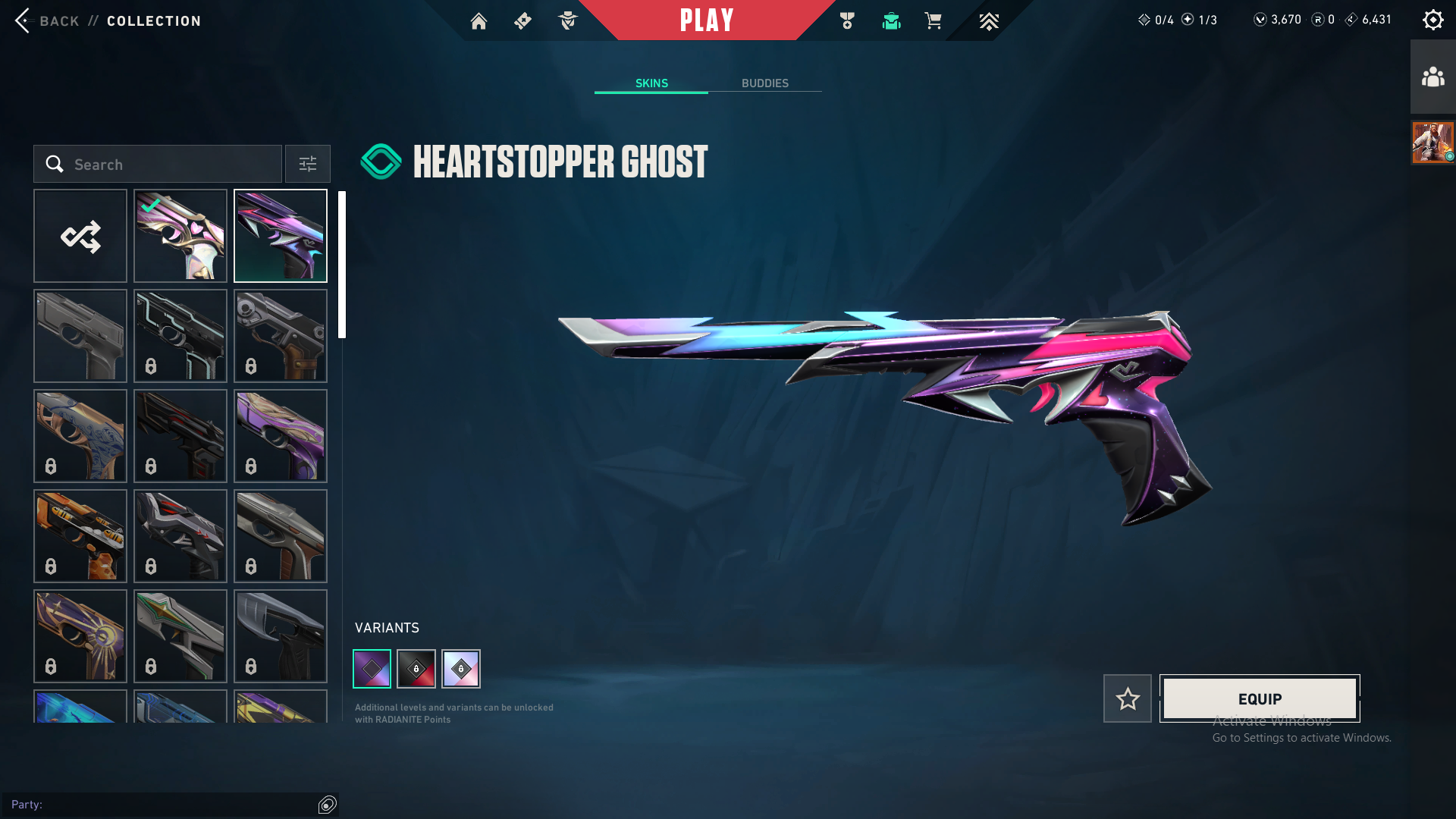The height and width of the screenshot is (819, 1456).
Task: Open the home screen icon
Action: (x=479, y=21)
